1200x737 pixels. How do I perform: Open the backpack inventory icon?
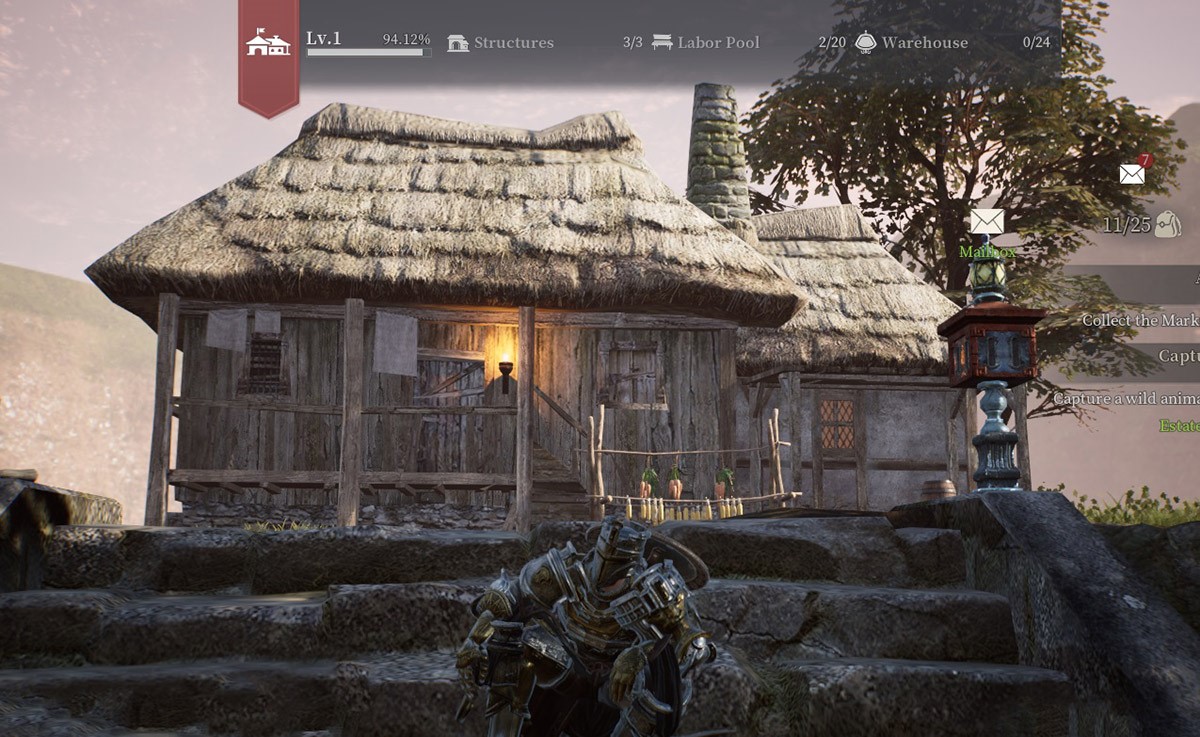tap(1167, 225)
